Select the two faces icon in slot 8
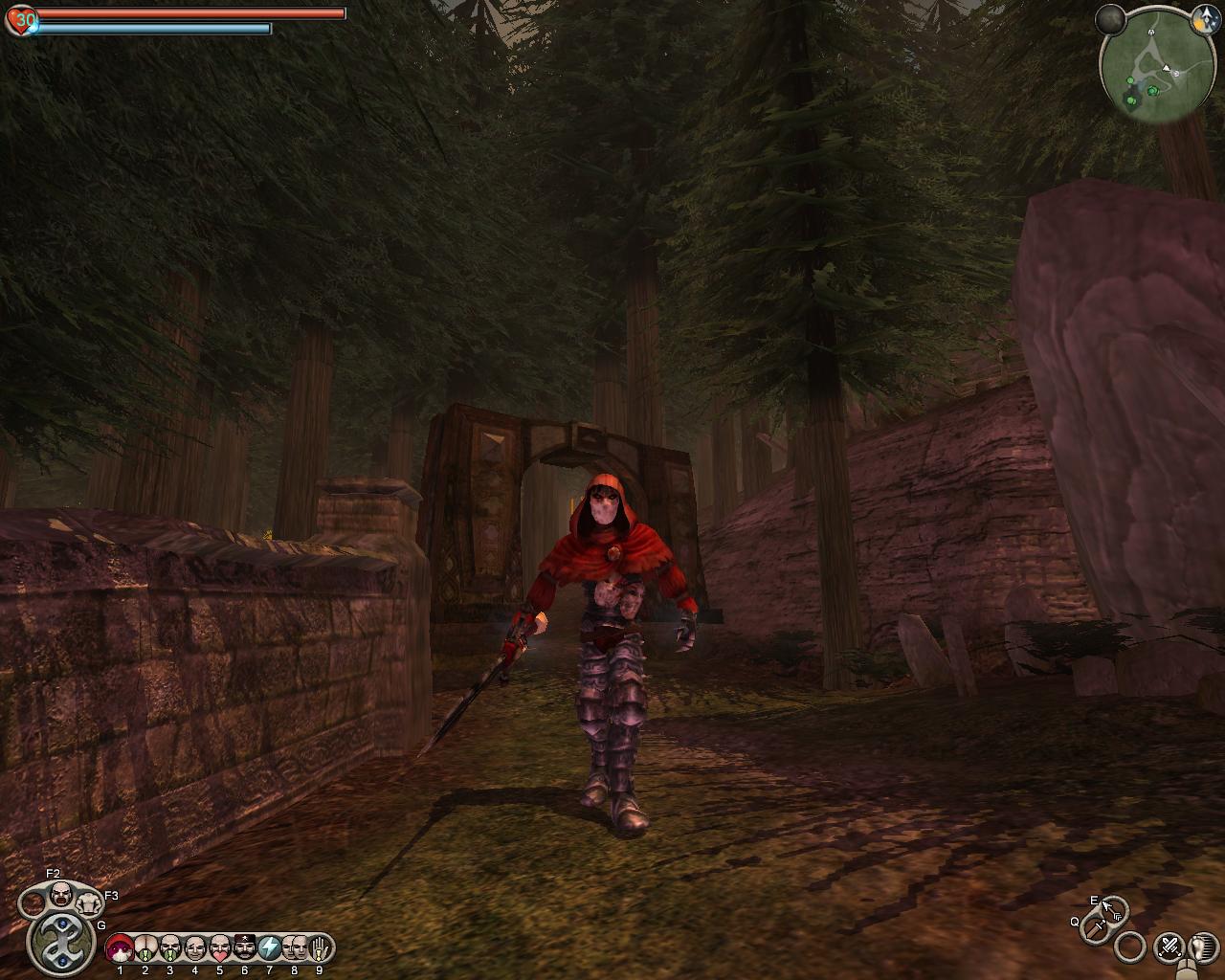 (294, 948)
